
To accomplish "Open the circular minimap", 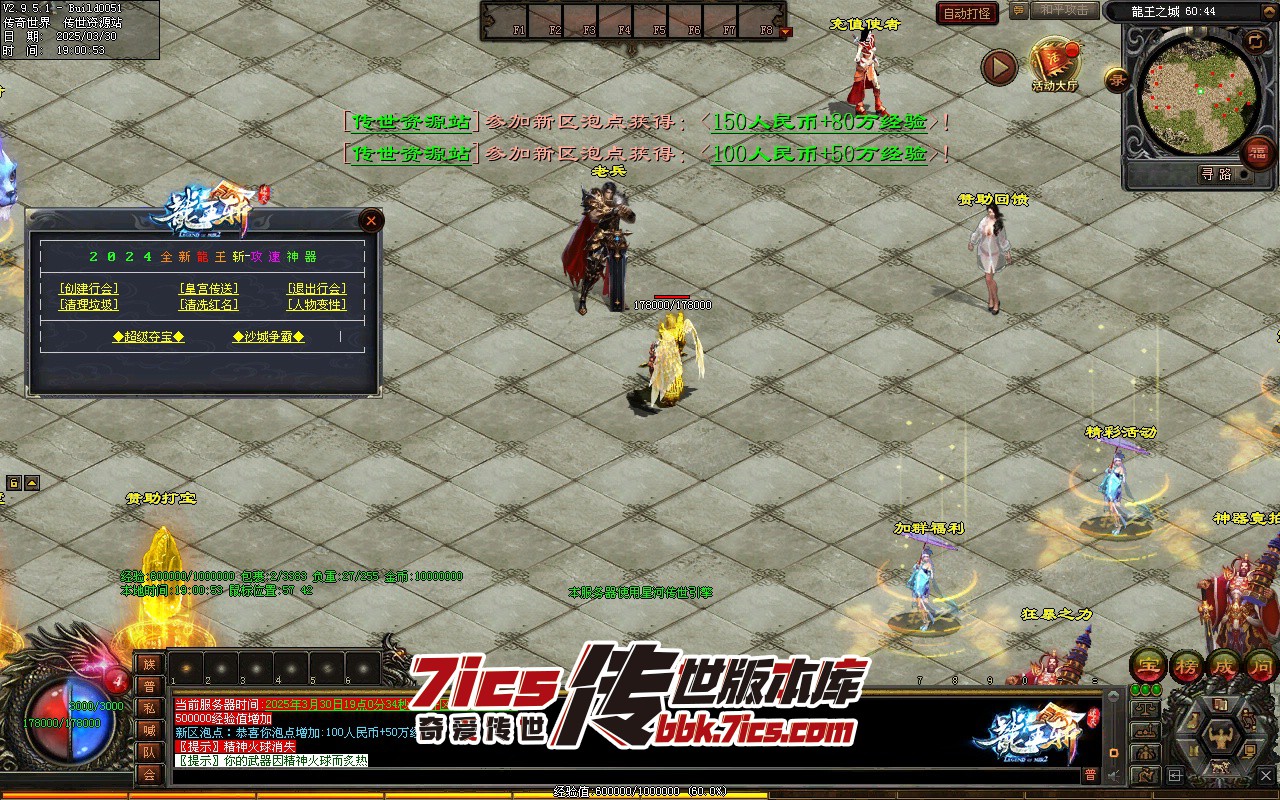I will click(x=1198, y=95).
